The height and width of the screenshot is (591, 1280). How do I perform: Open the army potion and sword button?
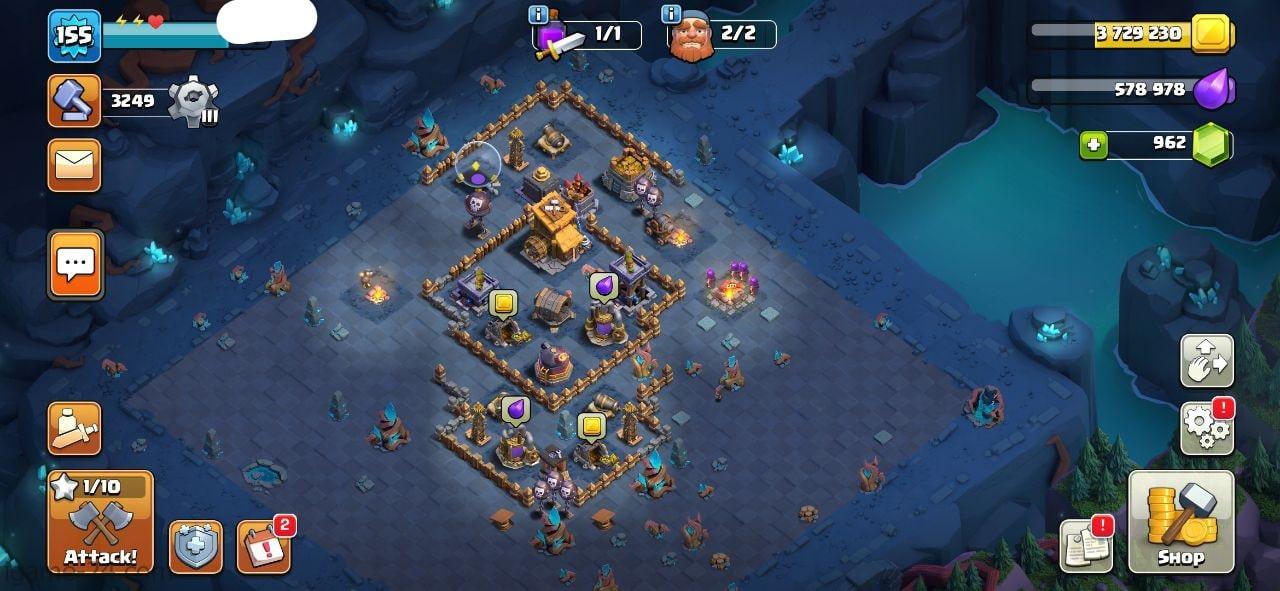(x=75, y=429)
